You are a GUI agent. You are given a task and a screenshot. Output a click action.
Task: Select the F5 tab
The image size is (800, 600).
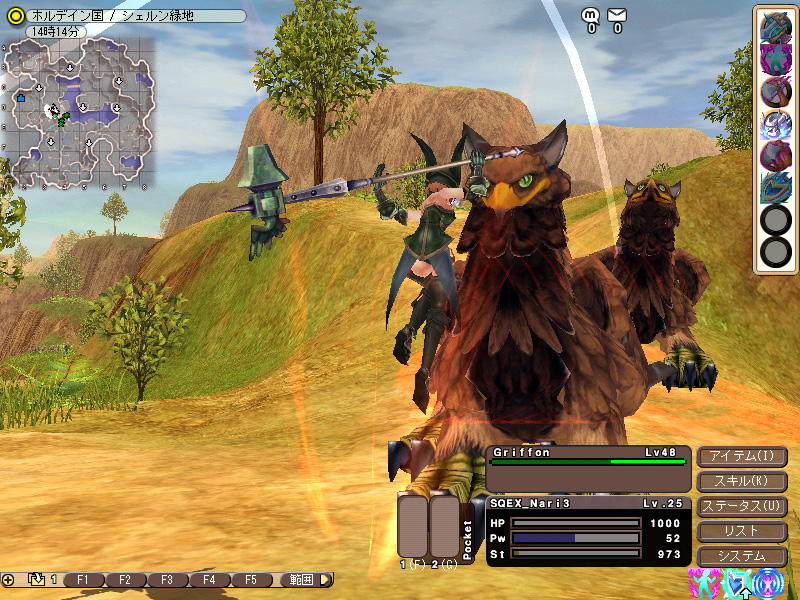coord(251,580)
